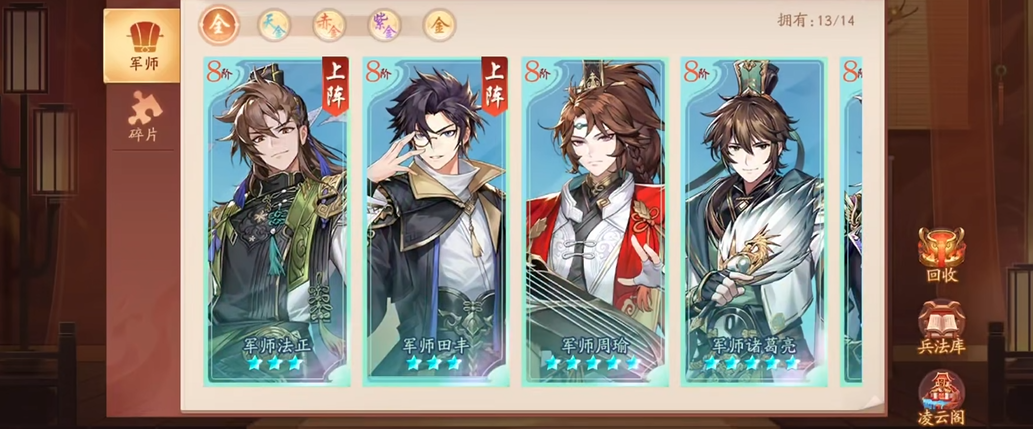Enter the 凌云阁 pavilion
This screenshot has width=1033, height=429.
941,397
